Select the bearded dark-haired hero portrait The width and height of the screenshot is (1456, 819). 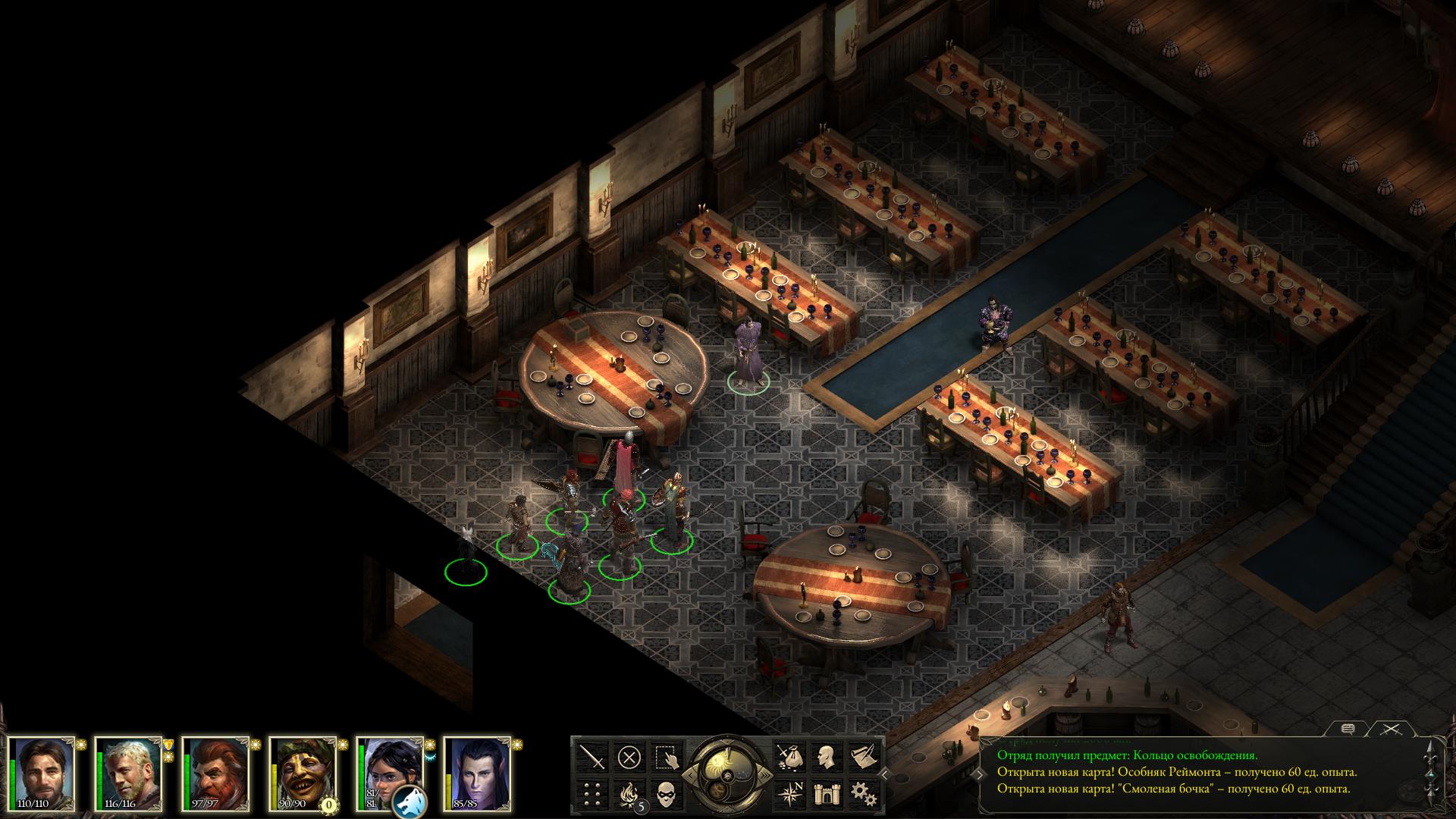point(43,771)
